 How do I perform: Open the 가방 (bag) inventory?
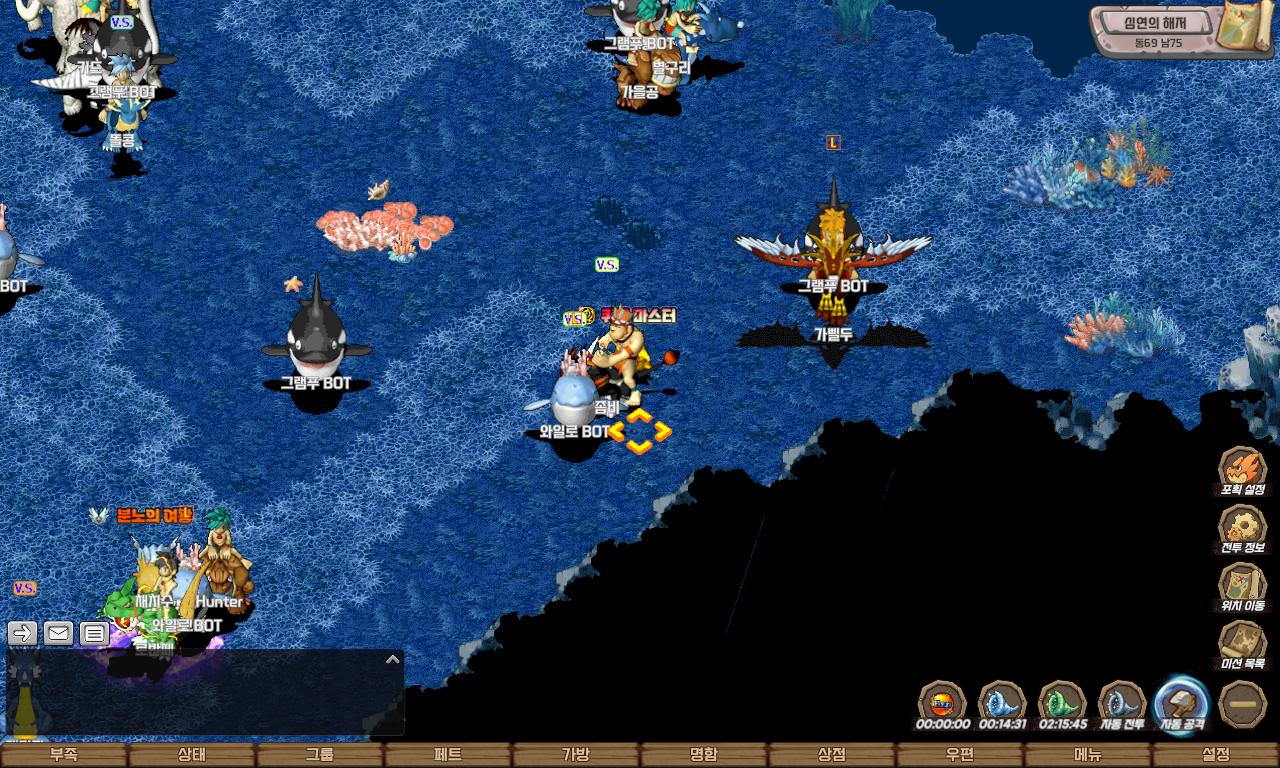pos(576,755)
